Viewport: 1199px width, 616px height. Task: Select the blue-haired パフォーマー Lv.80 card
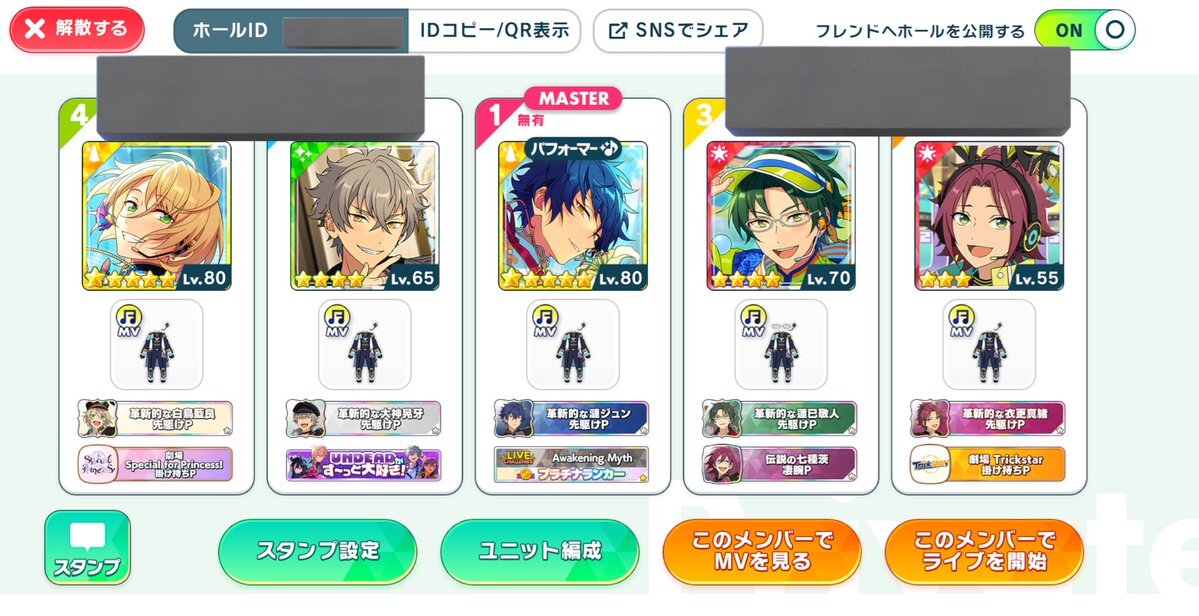pyautogui.click(x=572, y=216)
